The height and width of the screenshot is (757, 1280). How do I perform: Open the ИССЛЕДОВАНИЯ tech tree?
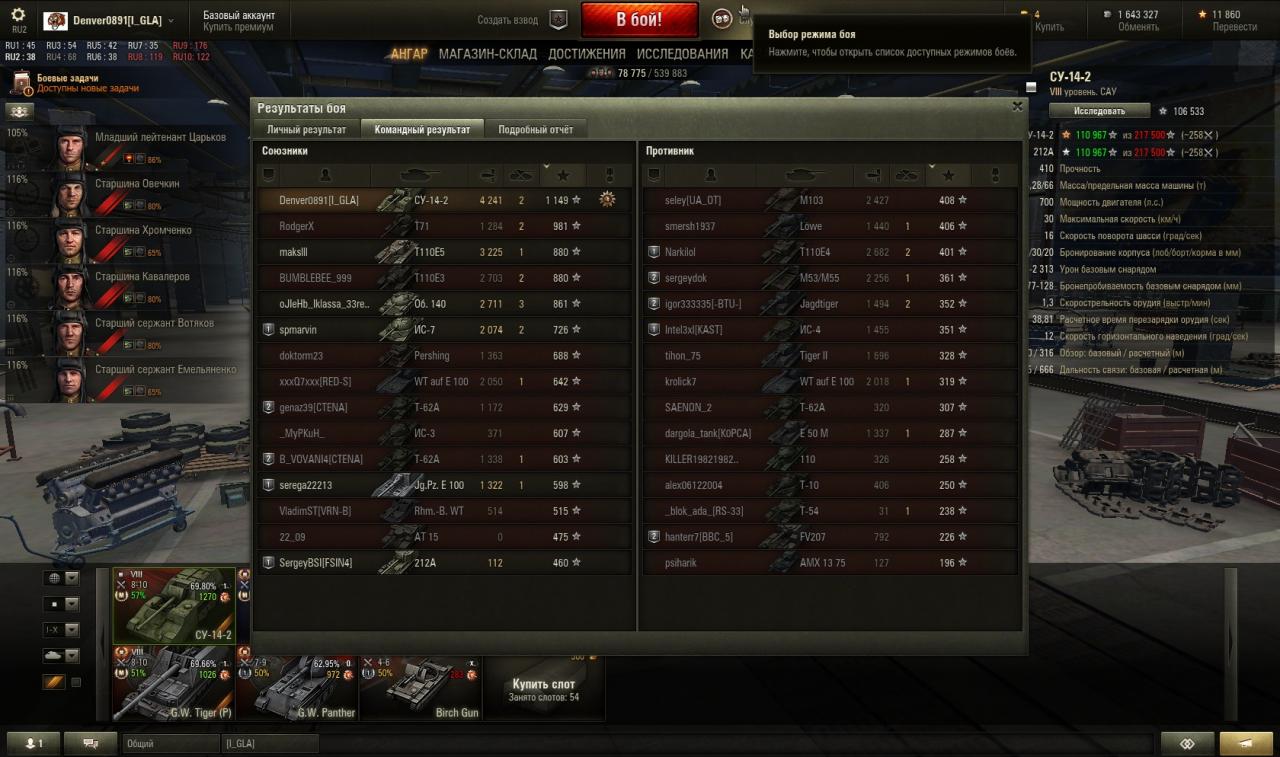coord(682,54)
